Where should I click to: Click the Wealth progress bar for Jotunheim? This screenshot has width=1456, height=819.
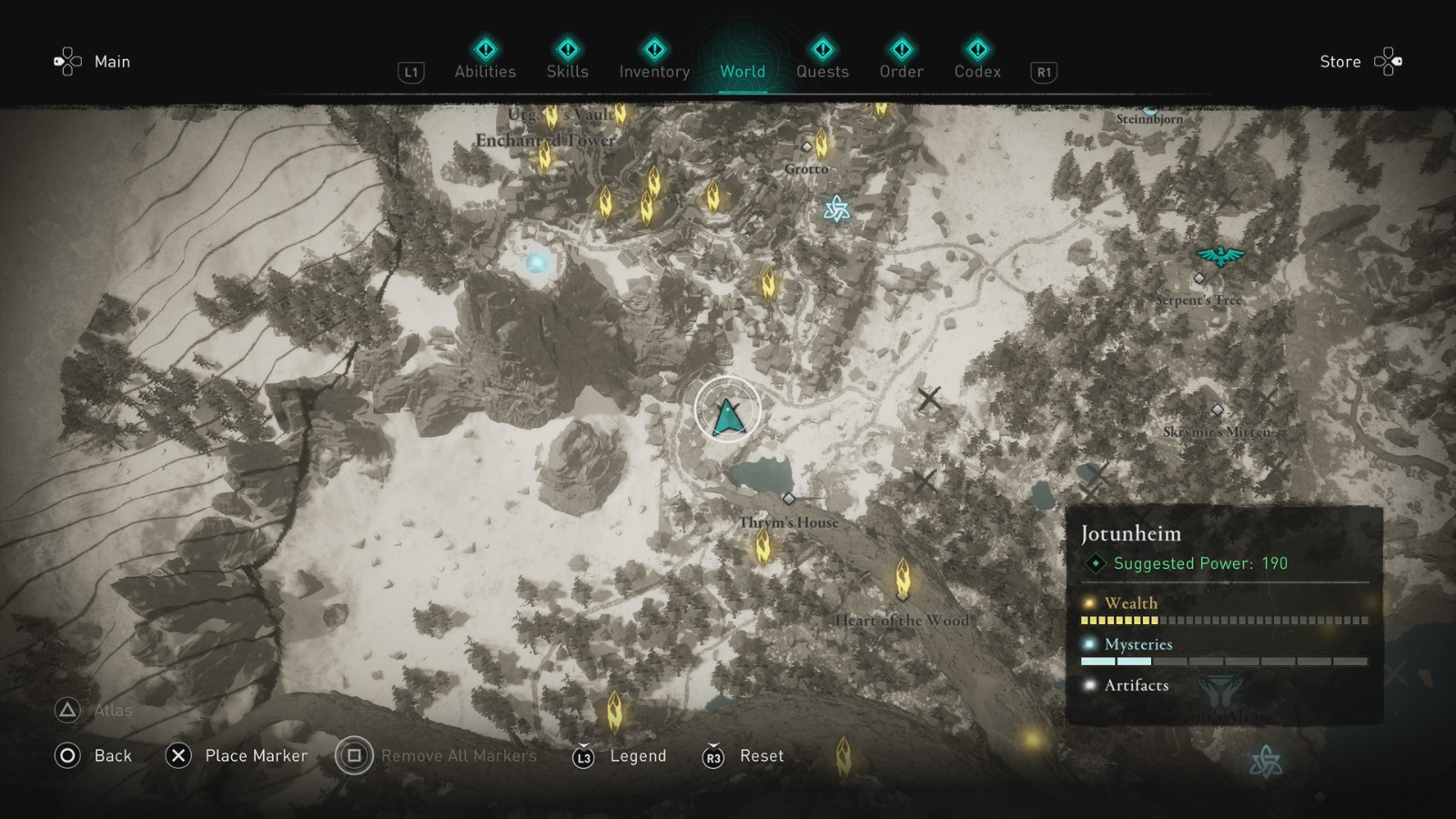click(1222, 620)
